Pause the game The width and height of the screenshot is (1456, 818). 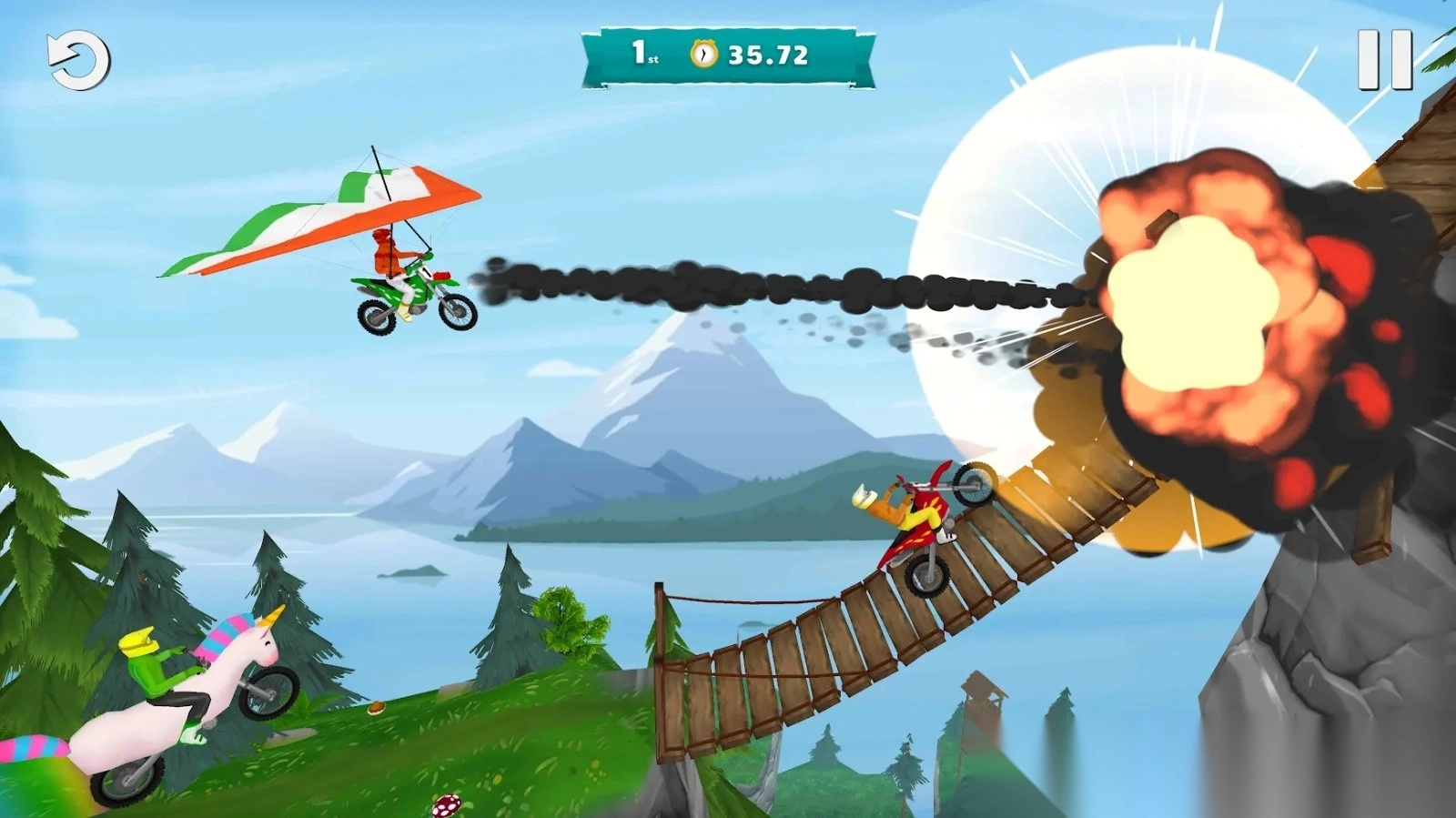(x=1384, y=60)
